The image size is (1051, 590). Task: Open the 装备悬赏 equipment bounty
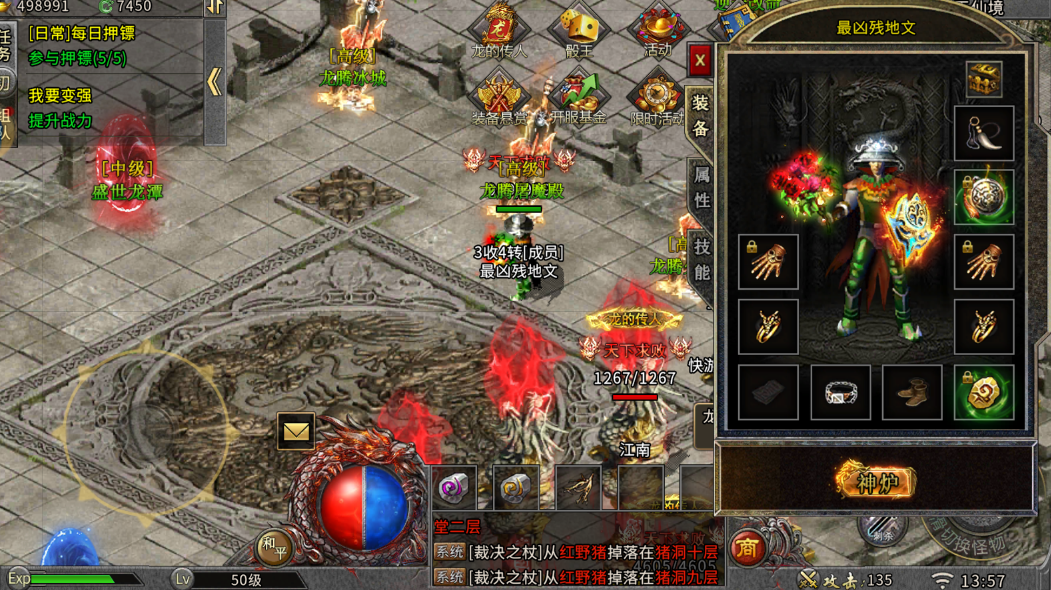click(x=499, y=98)
